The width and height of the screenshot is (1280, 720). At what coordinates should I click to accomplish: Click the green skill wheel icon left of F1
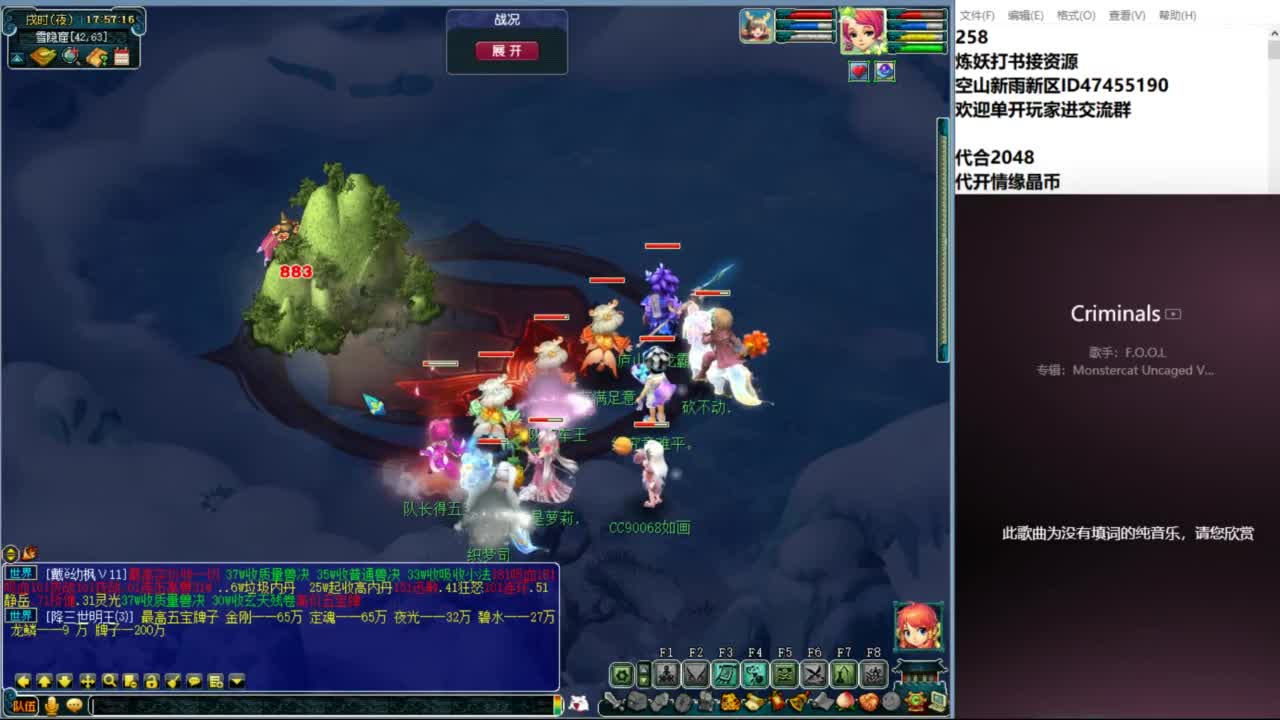point(622,673)
